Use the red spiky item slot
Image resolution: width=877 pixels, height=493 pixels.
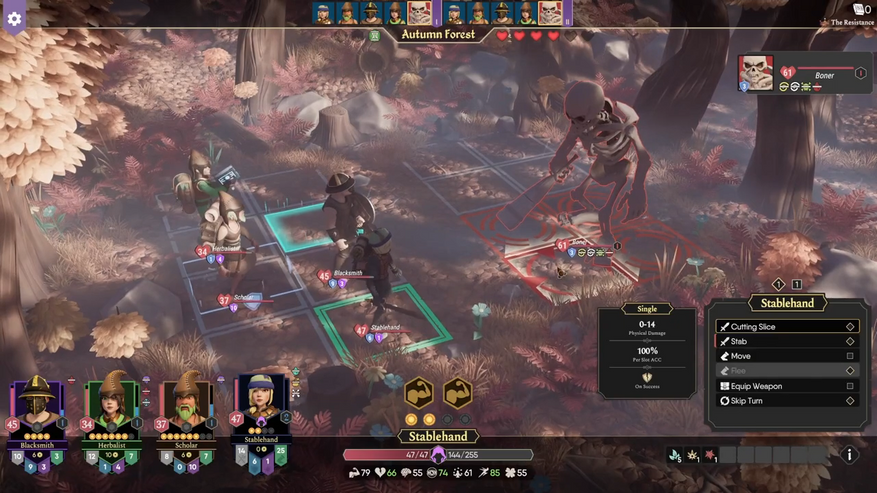coord(709,456)
